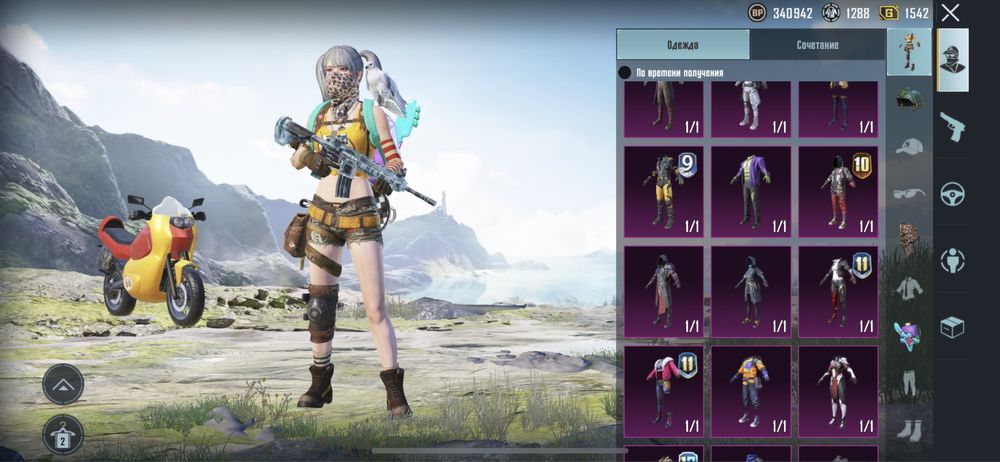Pick the red-pants outfit with badge 10
This screenshot has width=1000, height=462.
click(x=837, y=191)
